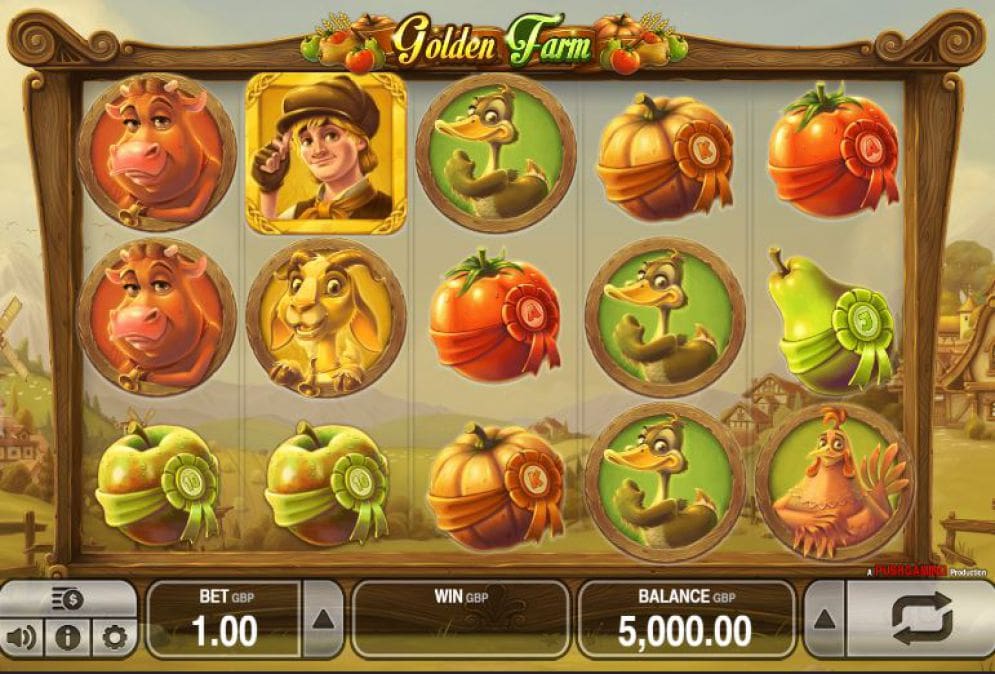Viewport: 995px width, 674px height.
Task: Expand the autoplay arrow beside the spin button
Action: (x=824, y=619)
